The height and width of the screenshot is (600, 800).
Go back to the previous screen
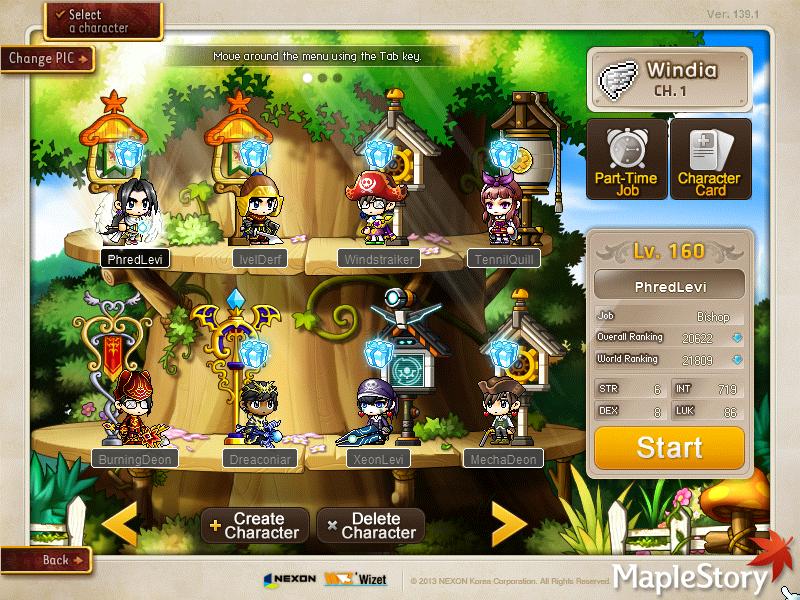[x=46, y=560]
